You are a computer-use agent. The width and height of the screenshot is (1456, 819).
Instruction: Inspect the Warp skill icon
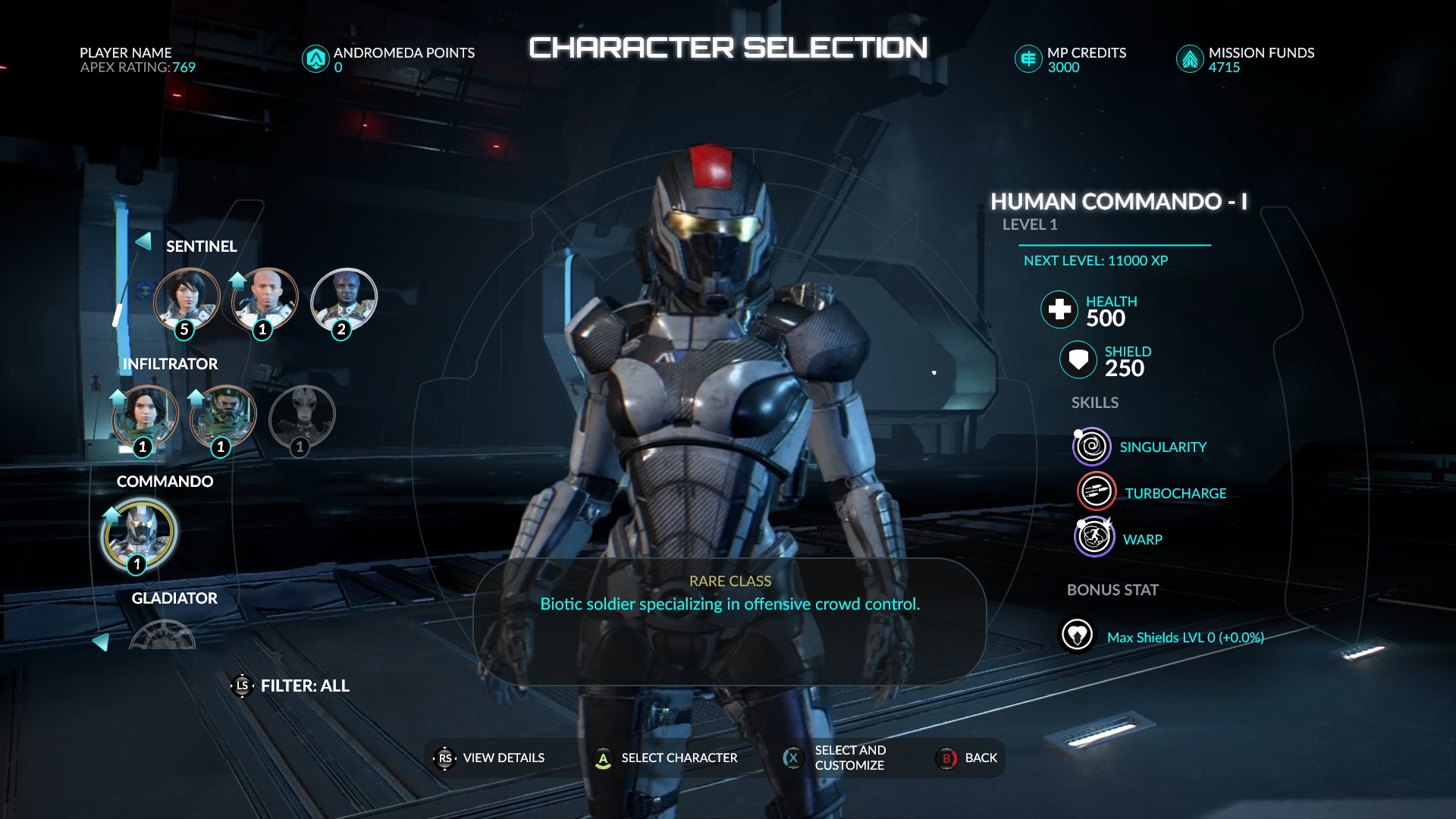click(x=1094, y=538)
